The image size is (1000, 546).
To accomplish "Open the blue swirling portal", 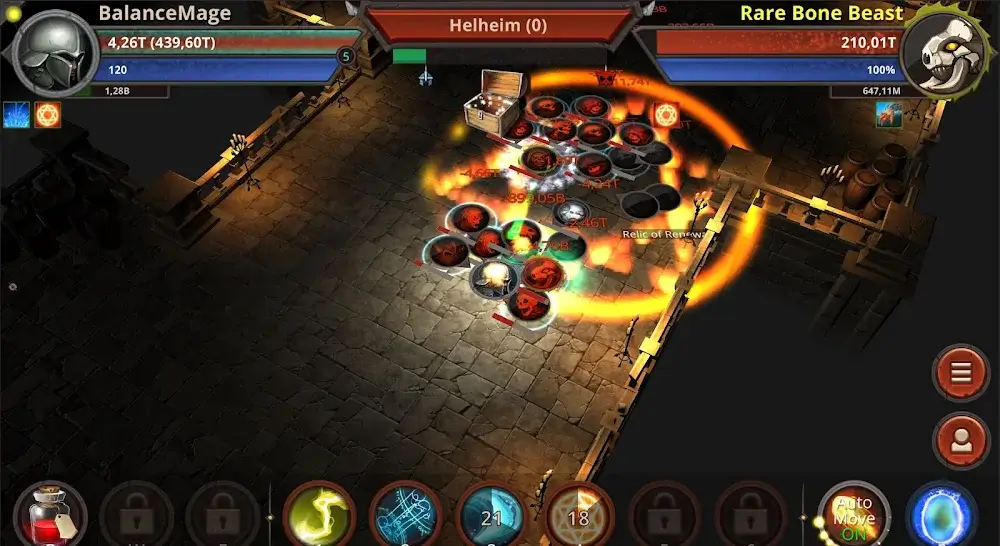I will (941, 517).
